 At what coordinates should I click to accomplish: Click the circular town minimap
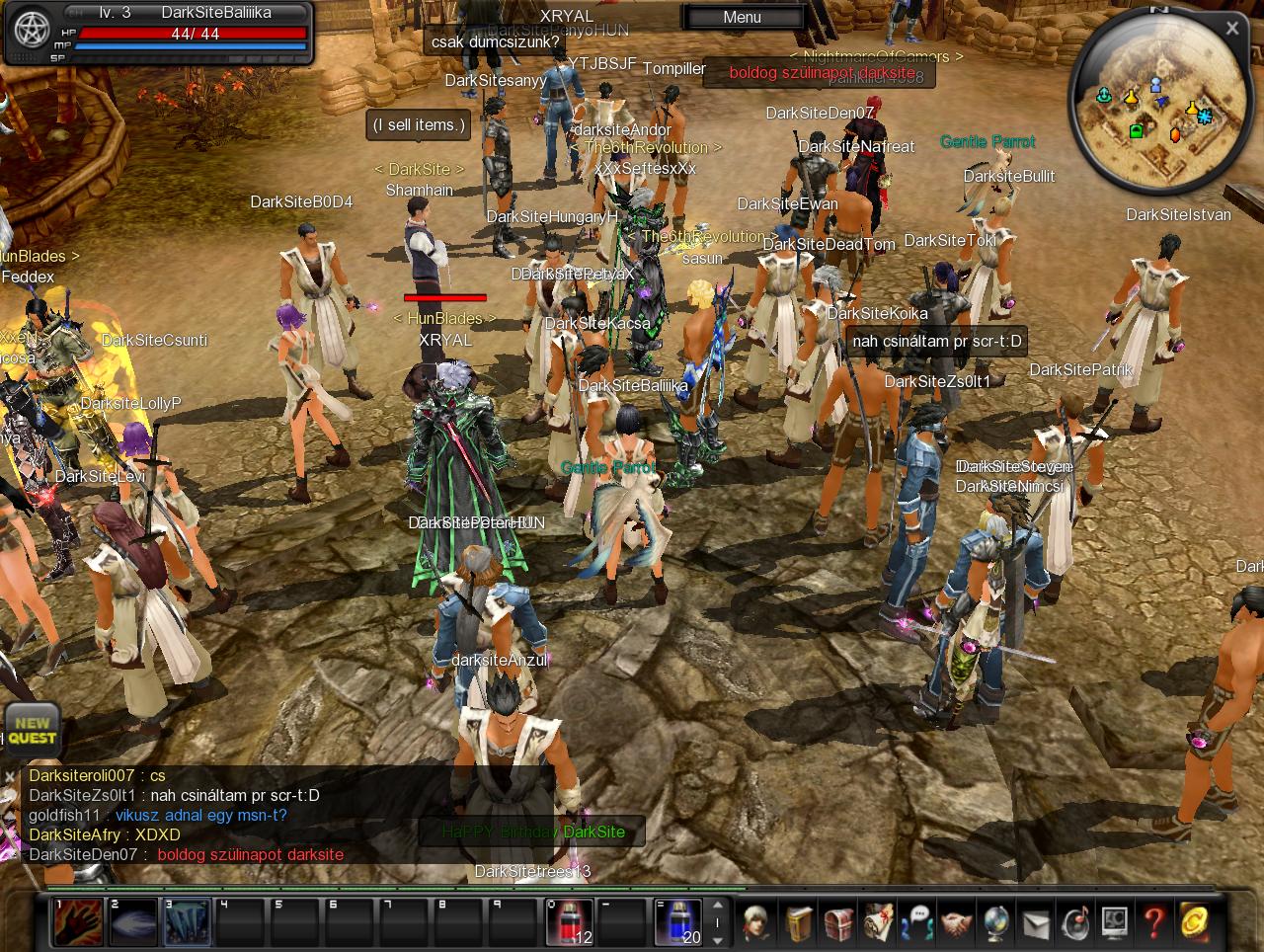pos(1151,109)
